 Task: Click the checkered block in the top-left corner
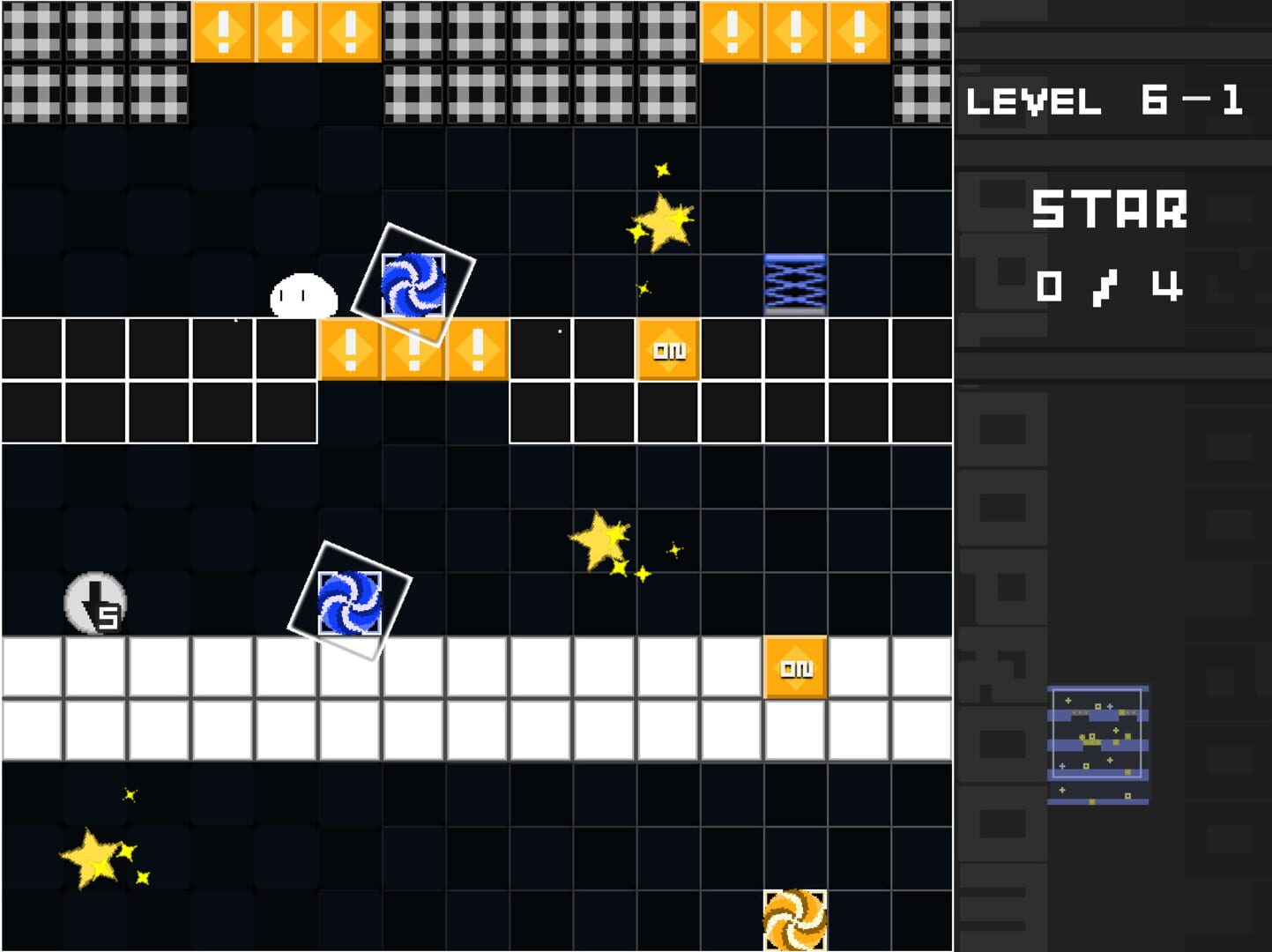click(30, 30)
